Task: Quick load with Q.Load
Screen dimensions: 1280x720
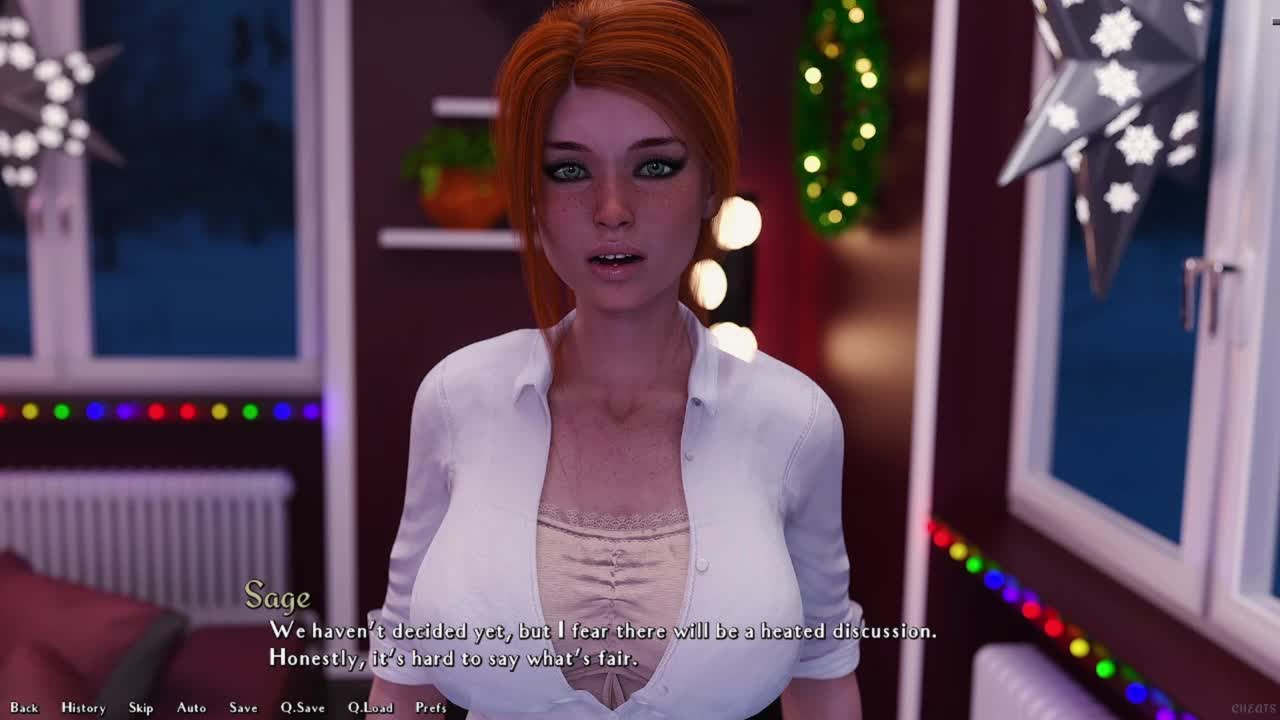Action: pyautogui.click(x=370, y=708)
